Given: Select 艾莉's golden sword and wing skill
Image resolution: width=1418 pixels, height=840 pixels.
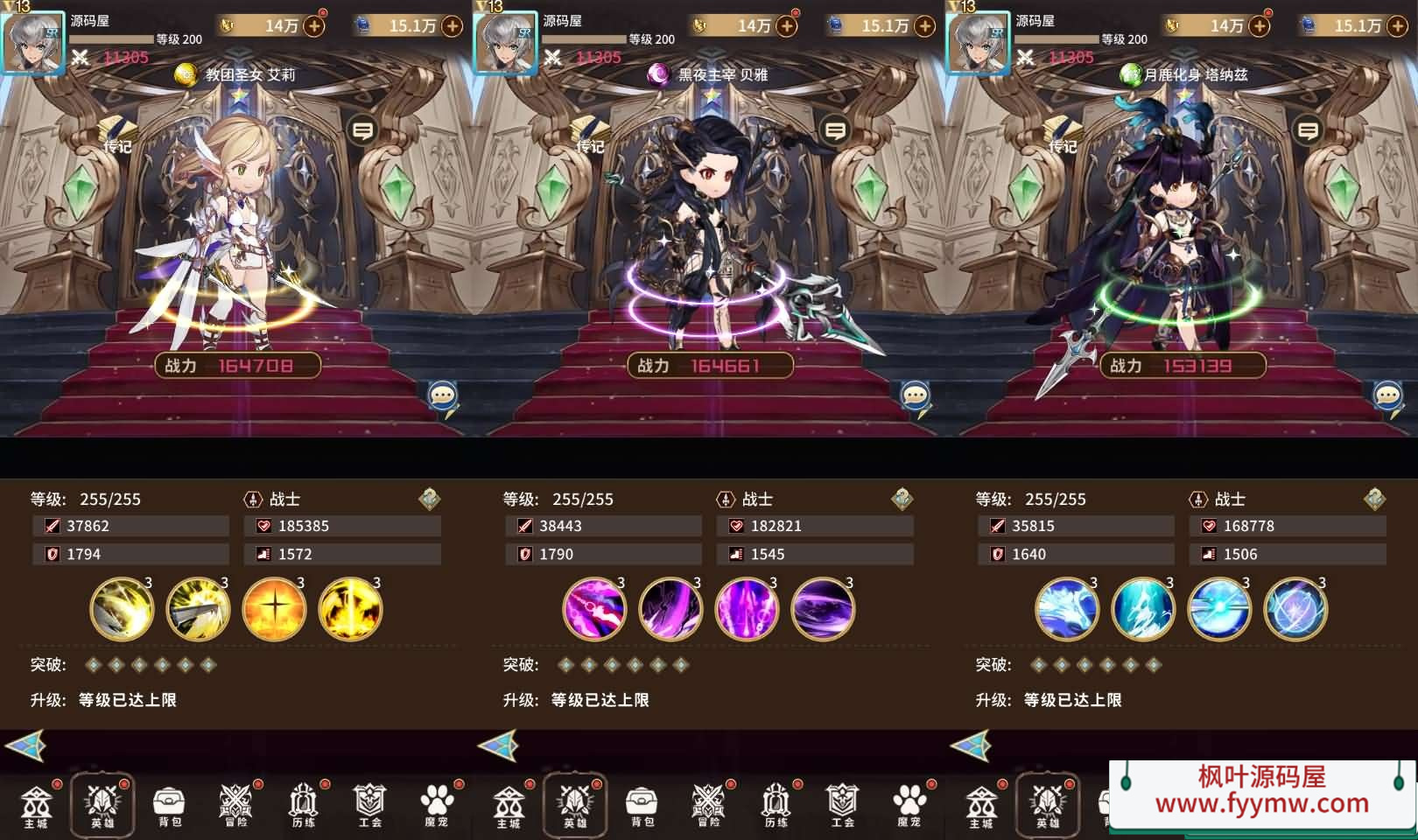Looking at the screenshot, I should coord(198,608).
